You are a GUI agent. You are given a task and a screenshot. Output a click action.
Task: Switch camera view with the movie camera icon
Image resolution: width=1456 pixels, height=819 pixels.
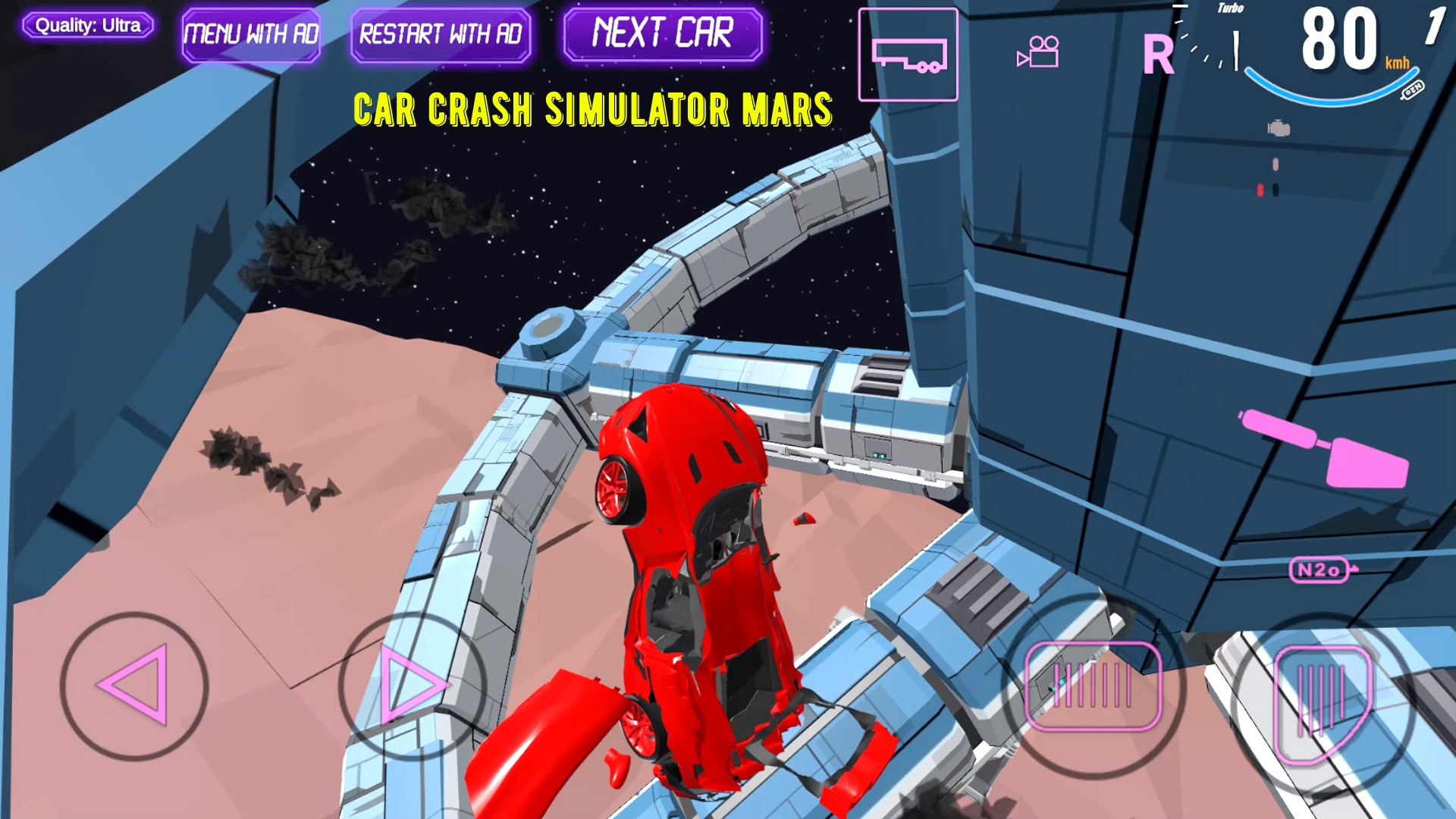tap(1037, 52)
